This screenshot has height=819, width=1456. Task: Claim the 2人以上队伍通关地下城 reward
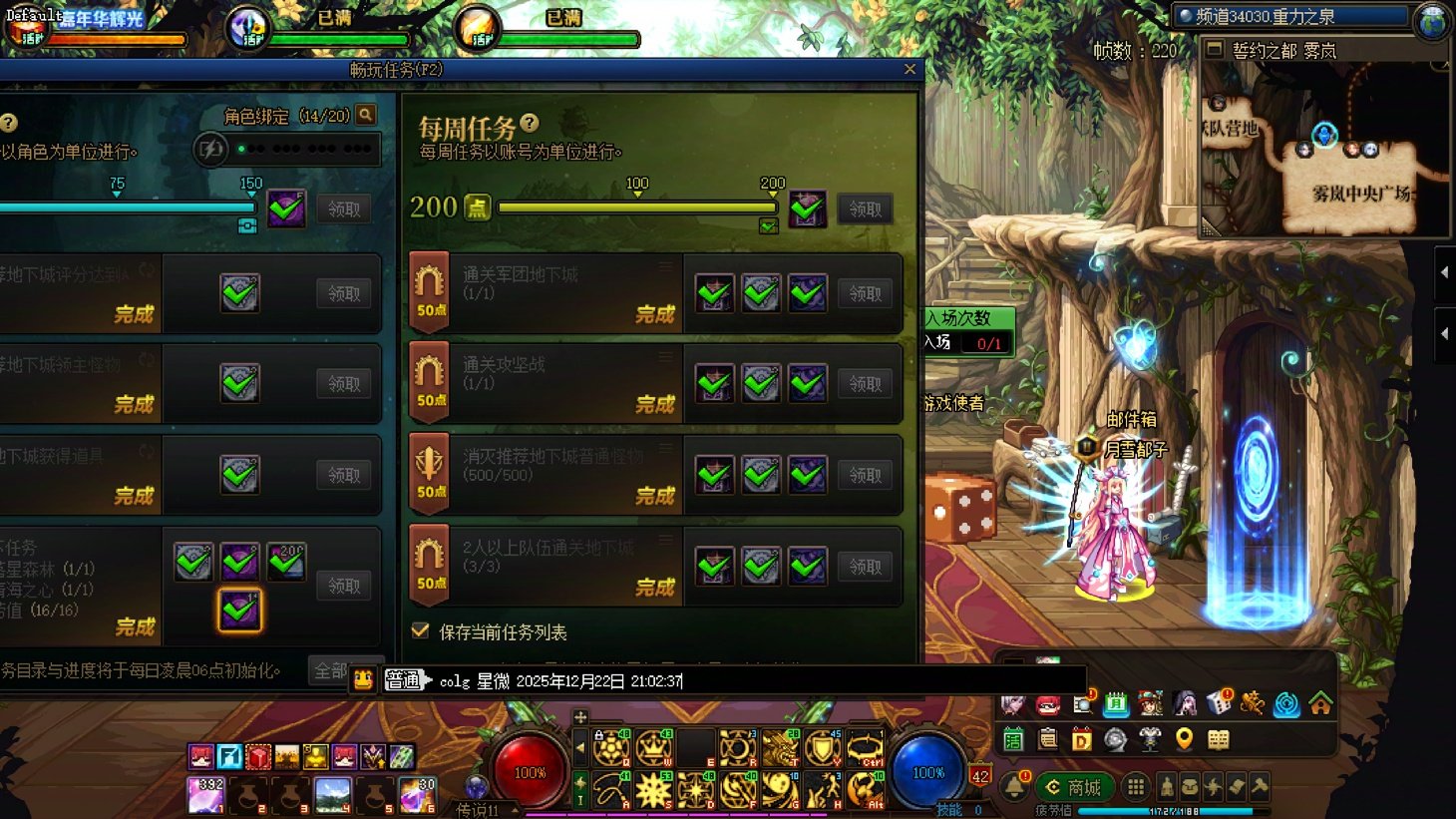865,567
